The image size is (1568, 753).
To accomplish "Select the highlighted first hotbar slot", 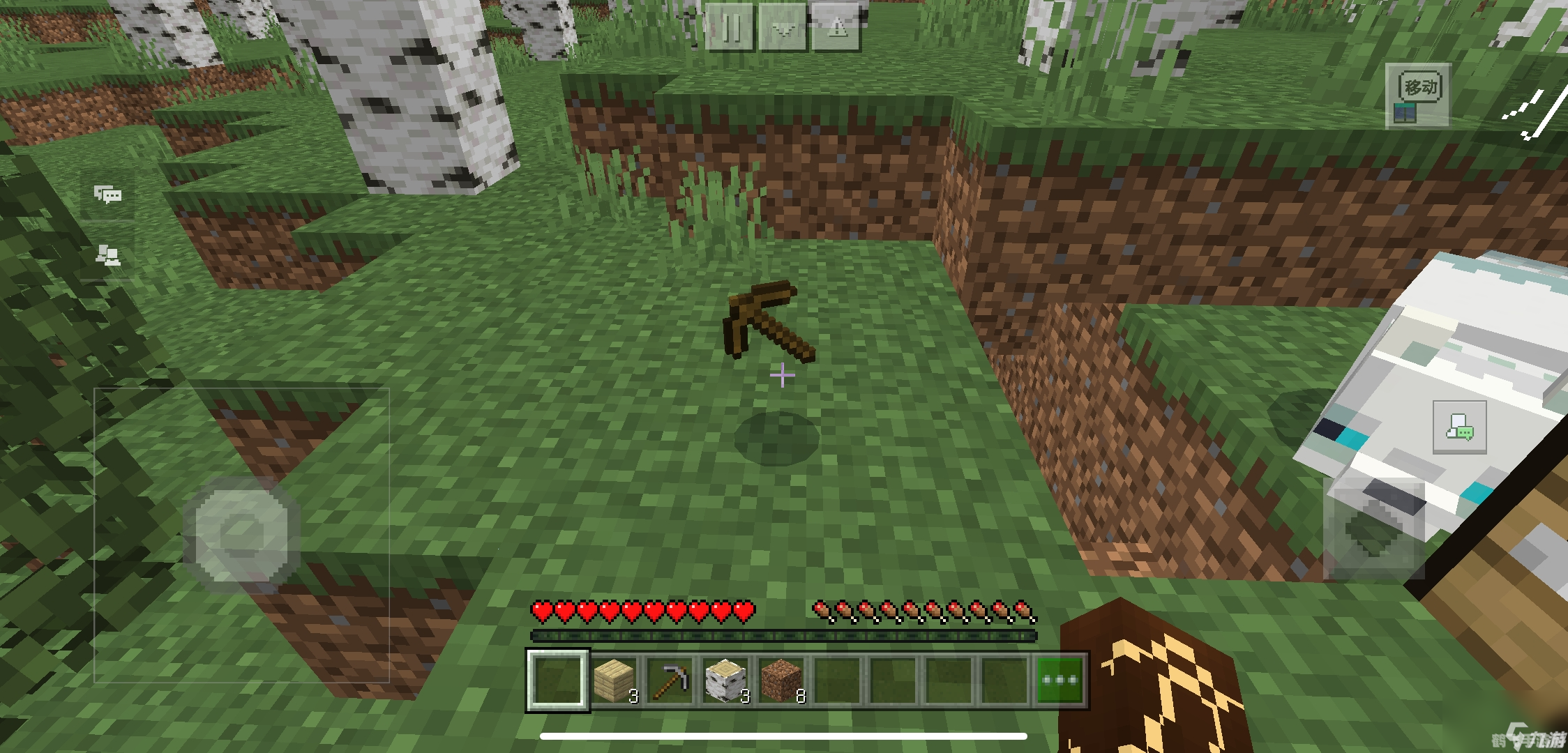I will (557, 680).
